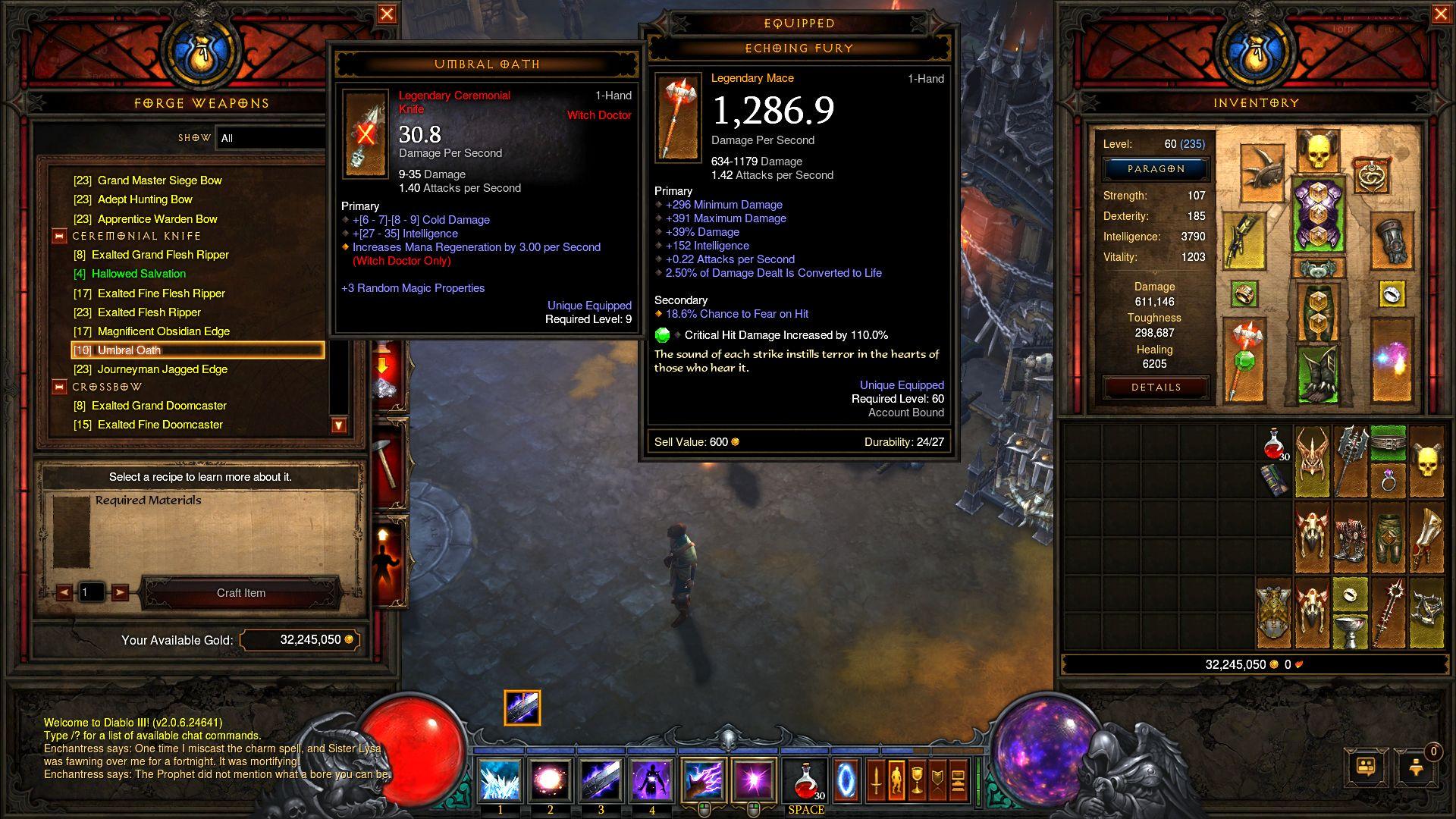The height and width of the screenshot is (819, 1456).
Task: Select the red potion in inventory
Action: (x=1274, y=444)
